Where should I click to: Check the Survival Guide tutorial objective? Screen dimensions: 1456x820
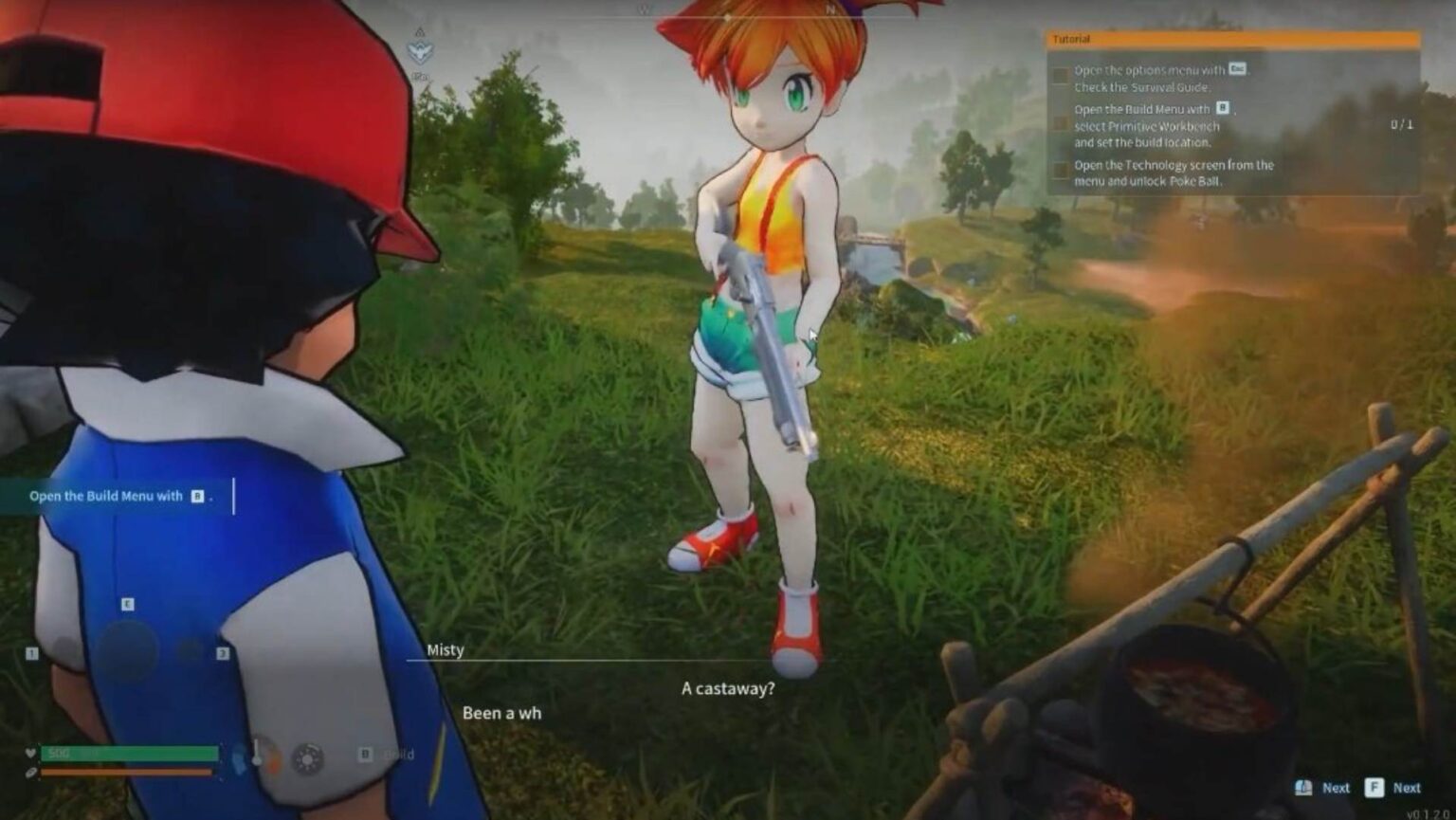tap(1059, 76)
